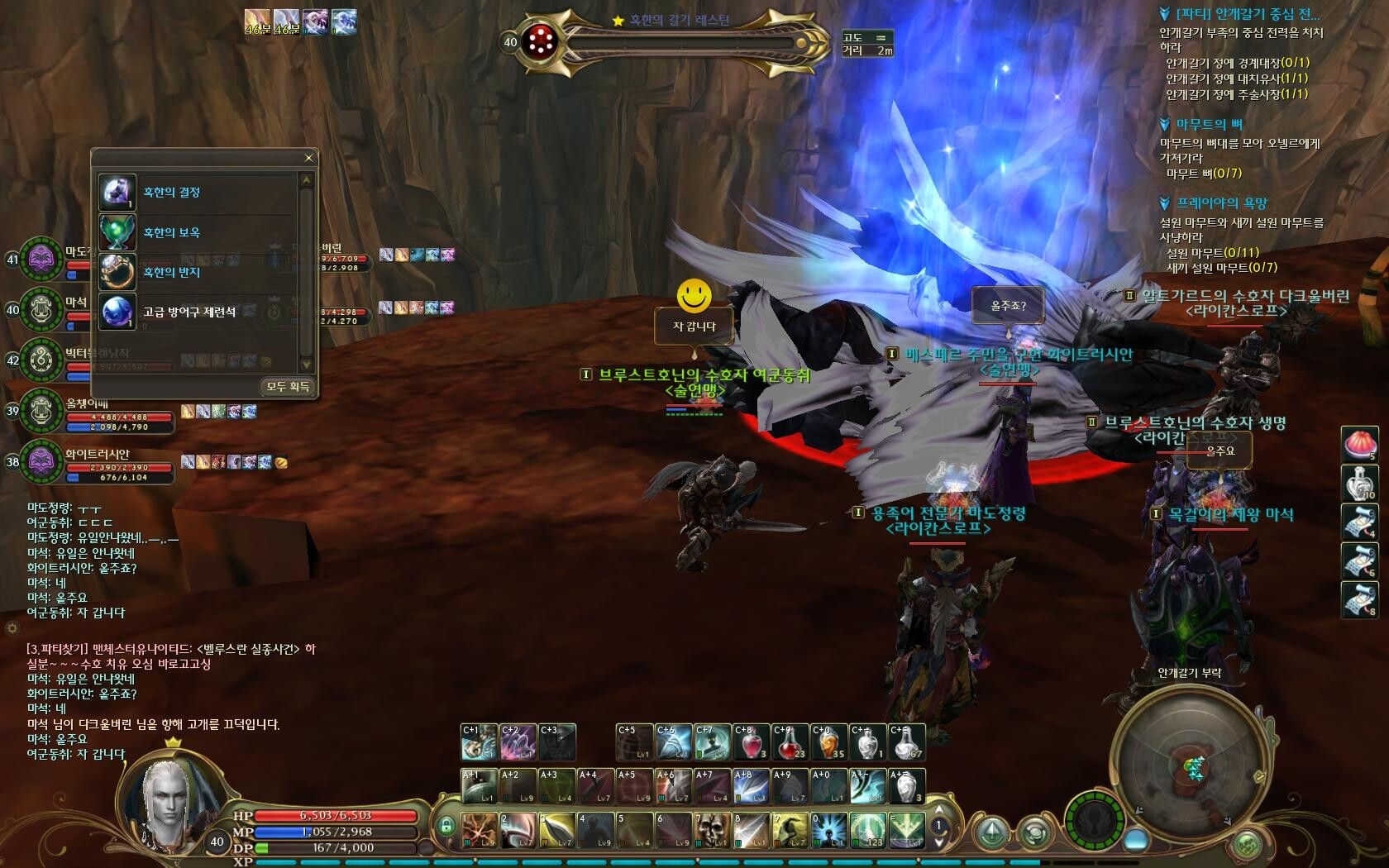Viewport: 1389px width, 868px height.
Task: Toggle the green hotbar lock
Action: coord(446,826)
